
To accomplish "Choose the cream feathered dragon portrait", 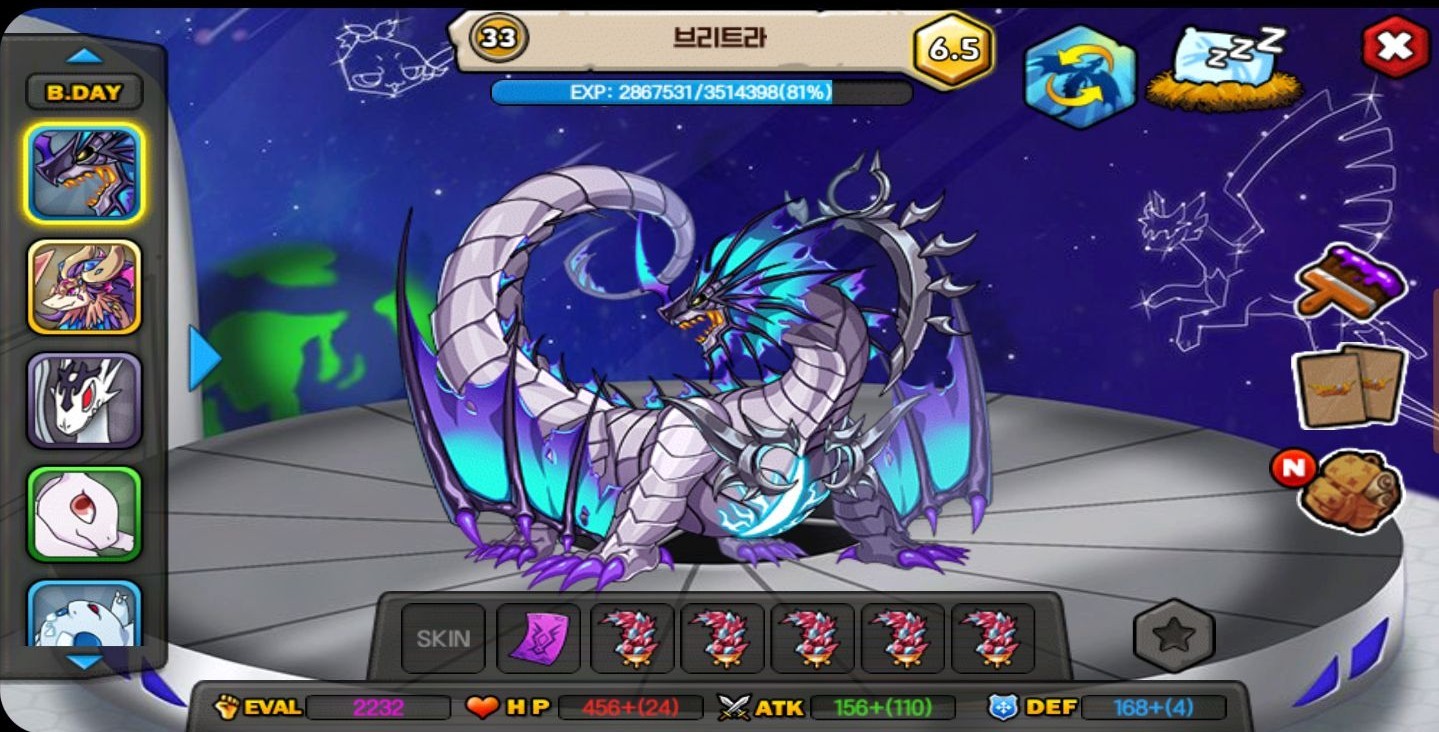I will point(84,286).
